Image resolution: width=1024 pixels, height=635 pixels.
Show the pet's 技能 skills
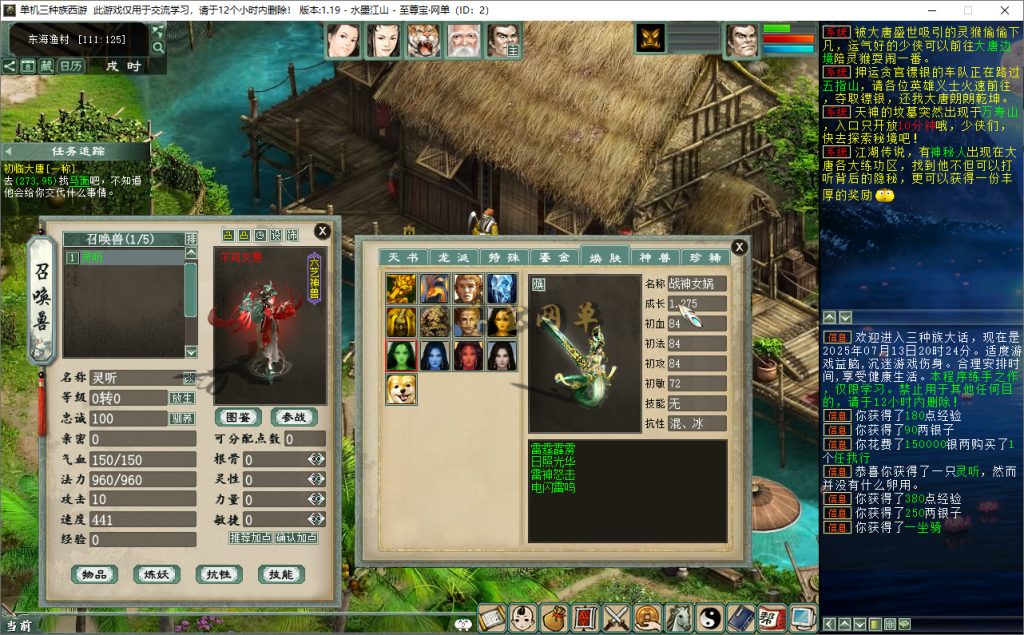click(280, 574)
